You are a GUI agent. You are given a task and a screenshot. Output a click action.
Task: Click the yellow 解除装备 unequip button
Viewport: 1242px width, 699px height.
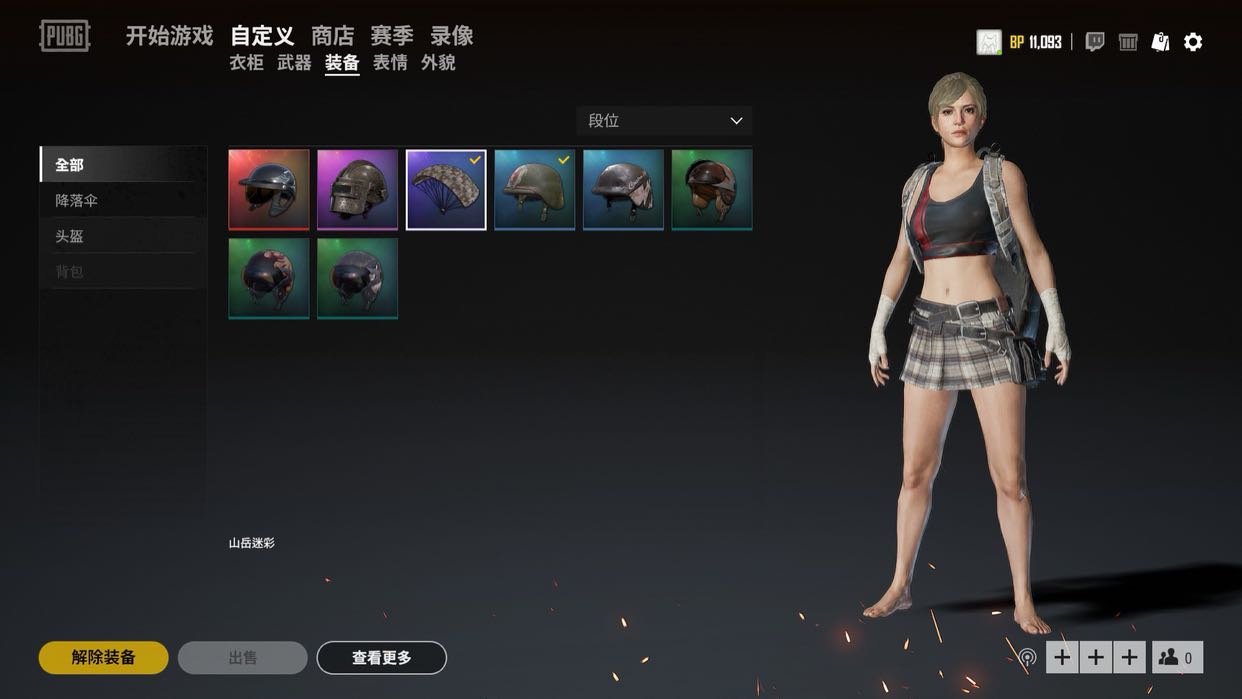tap(103, 658)
